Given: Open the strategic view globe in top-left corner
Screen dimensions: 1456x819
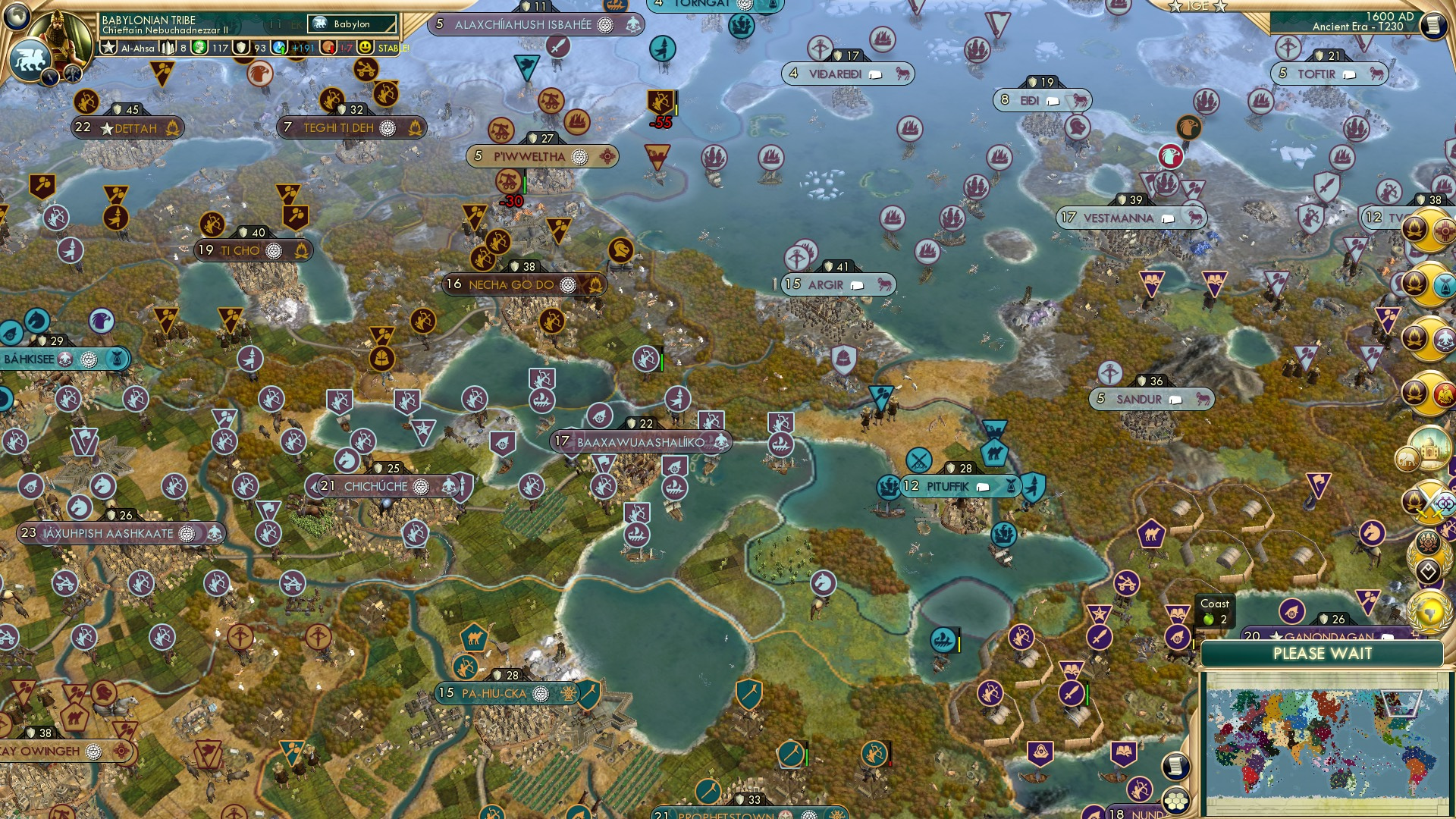Looking at the screenshot, I should (x=16, y=17).
